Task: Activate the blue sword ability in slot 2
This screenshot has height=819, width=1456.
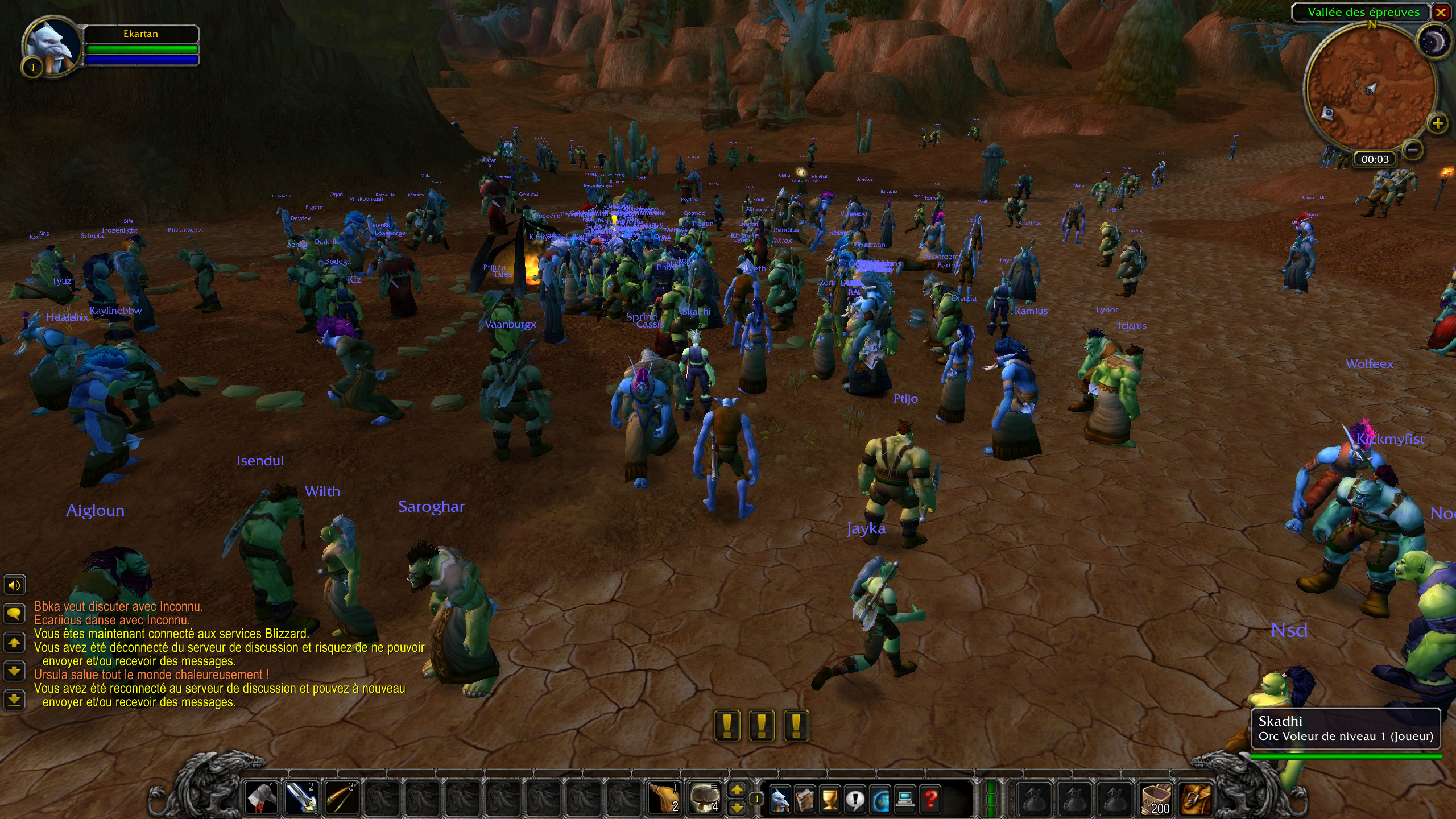Action: click(301, 797)
